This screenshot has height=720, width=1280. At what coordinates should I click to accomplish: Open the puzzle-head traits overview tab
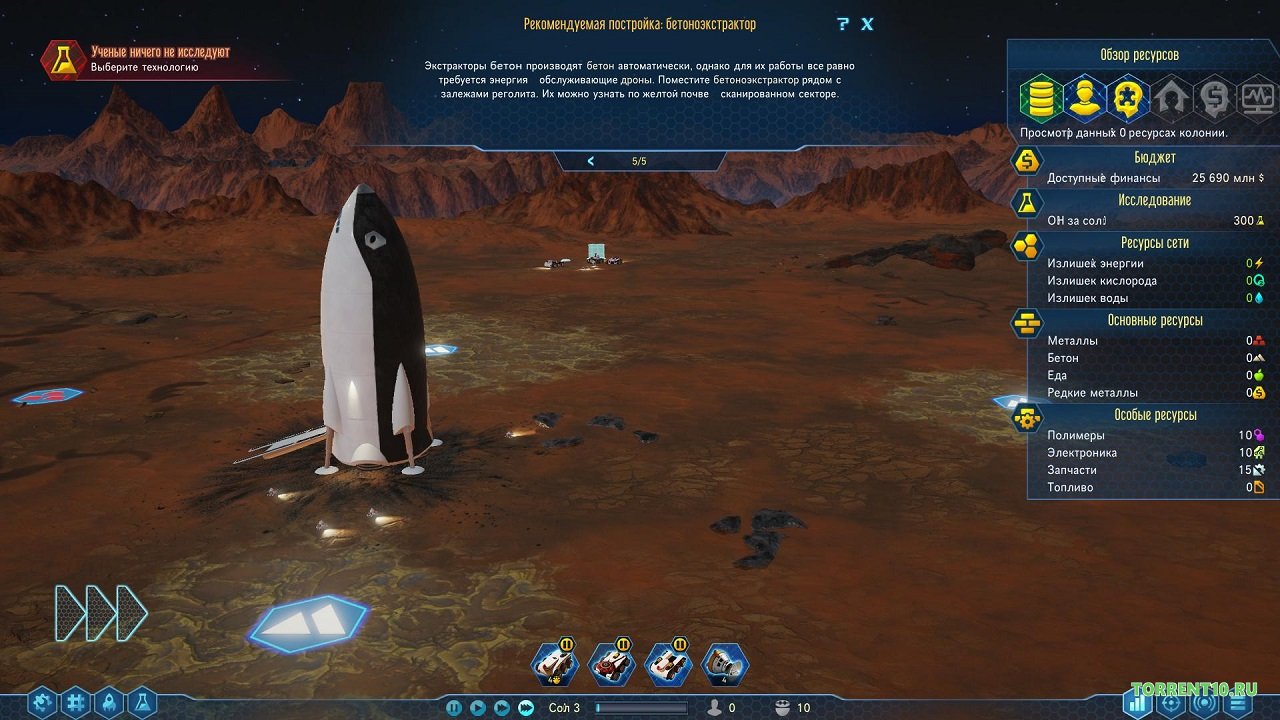click(1127, 97)
